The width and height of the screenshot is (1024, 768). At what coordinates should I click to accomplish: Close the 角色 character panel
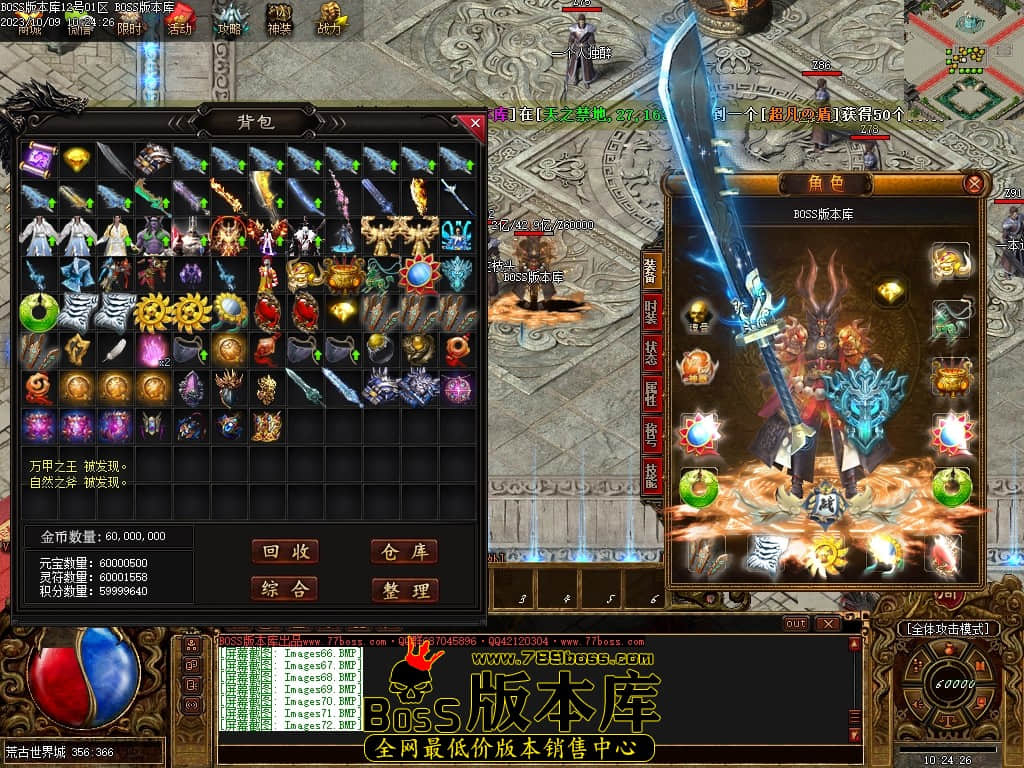coord(973,184)
